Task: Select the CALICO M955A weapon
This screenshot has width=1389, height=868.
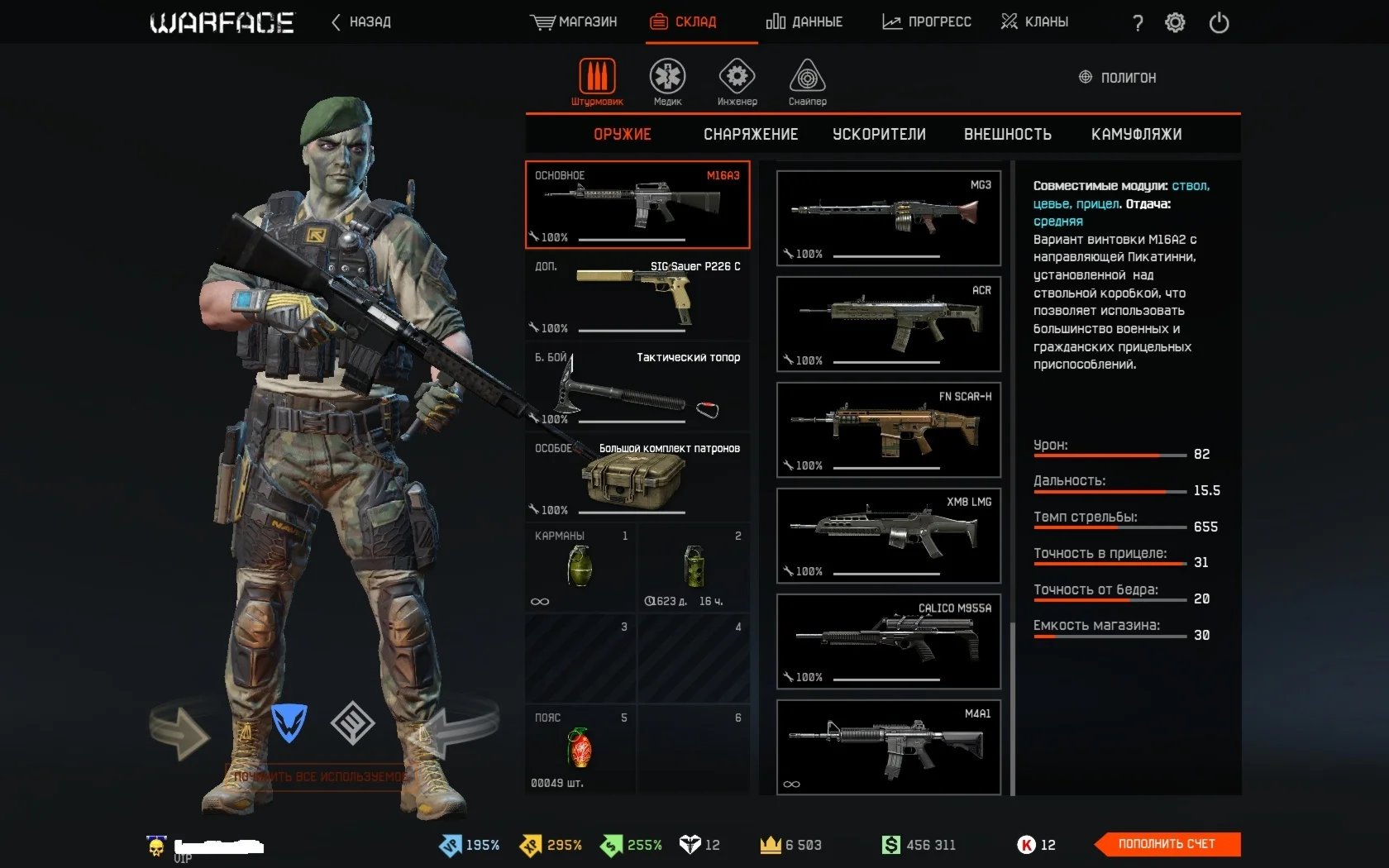Action: click(x=889, y=641)
